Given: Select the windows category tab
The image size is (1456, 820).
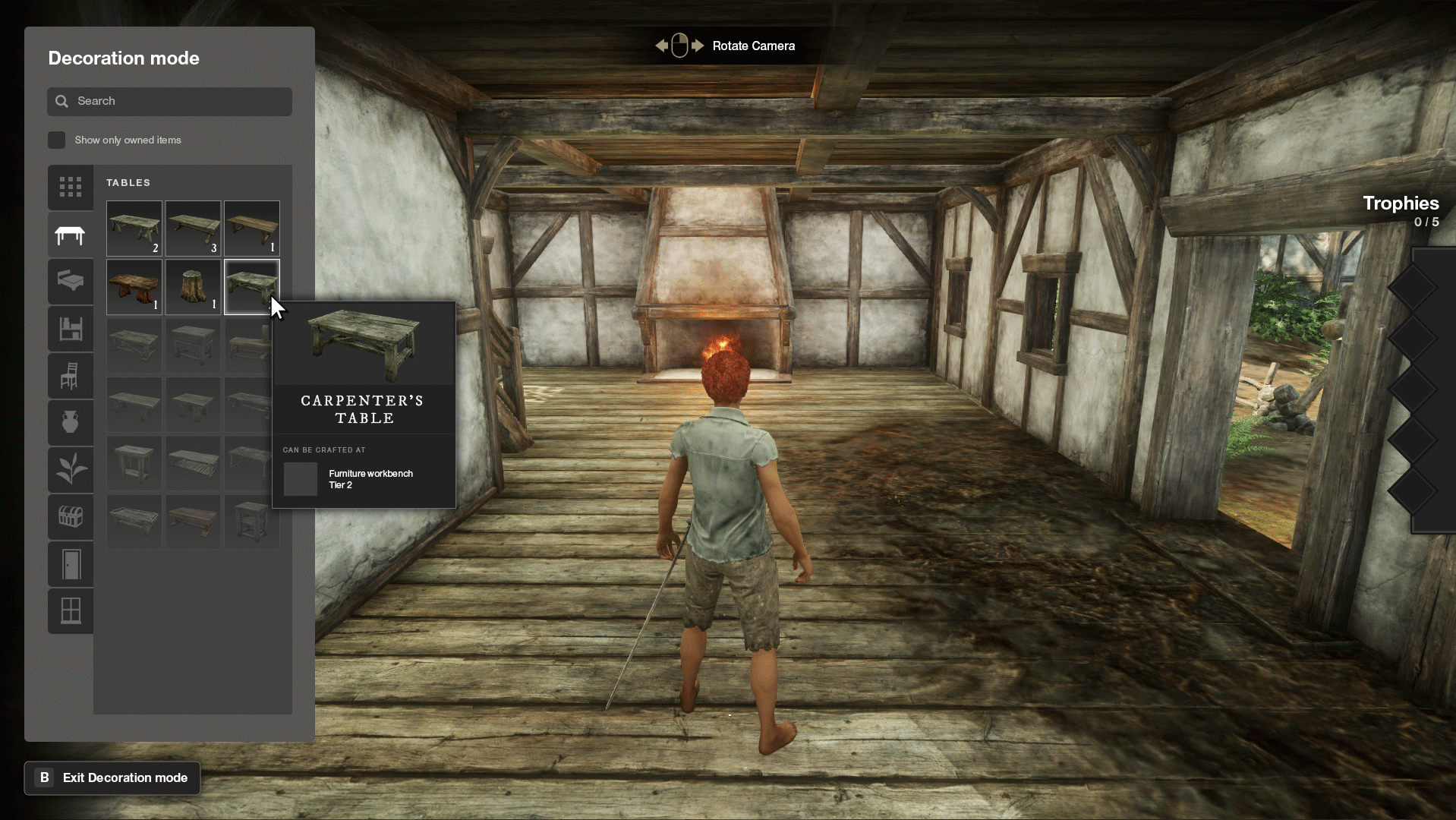Looking at the screenshot, I should (71, 610).
